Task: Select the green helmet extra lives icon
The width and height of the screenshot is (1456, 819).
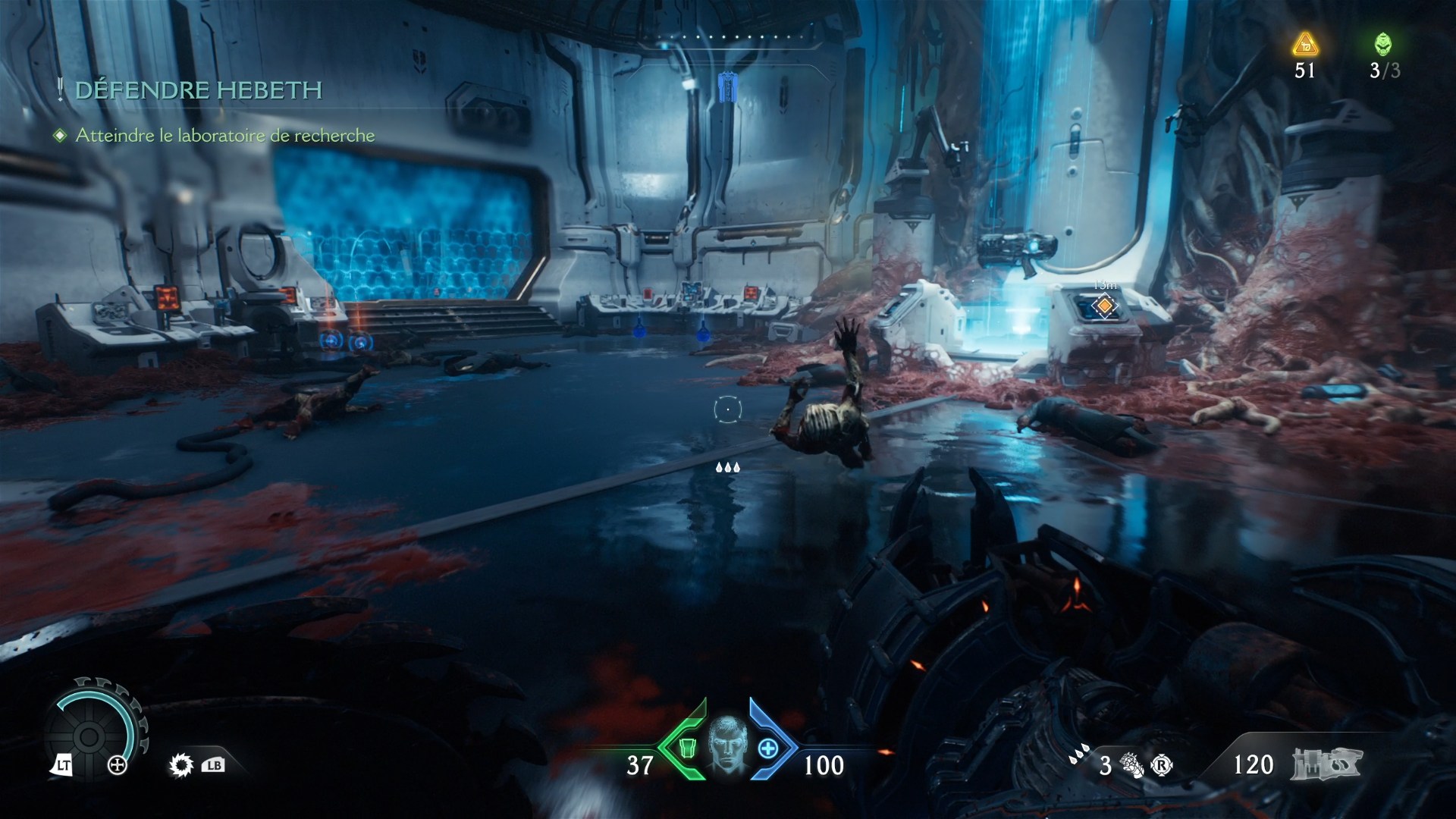Action: [1383, 44]
